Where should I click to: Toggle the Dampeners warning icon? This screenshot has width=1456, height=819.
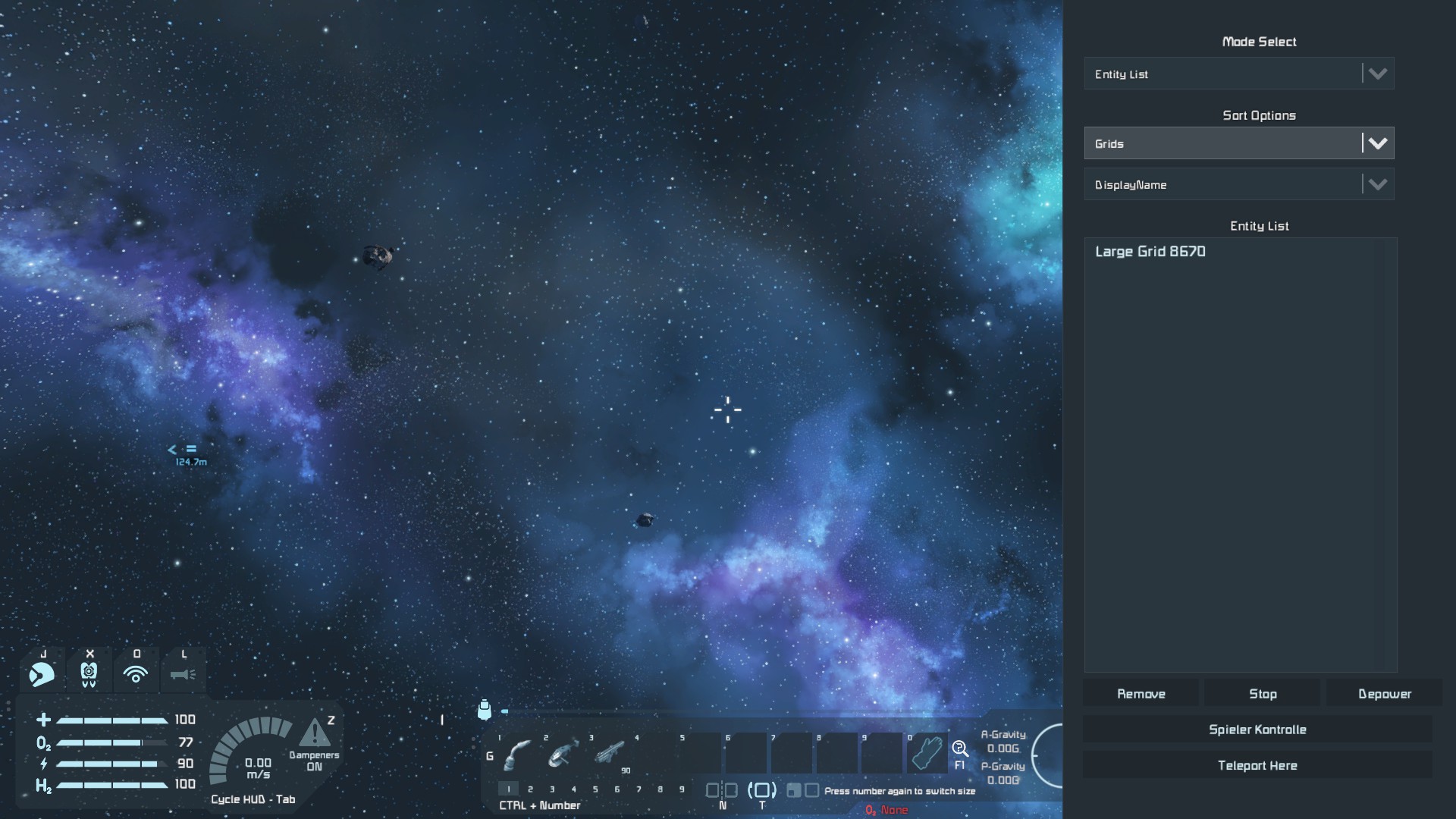tap(315, 734)
